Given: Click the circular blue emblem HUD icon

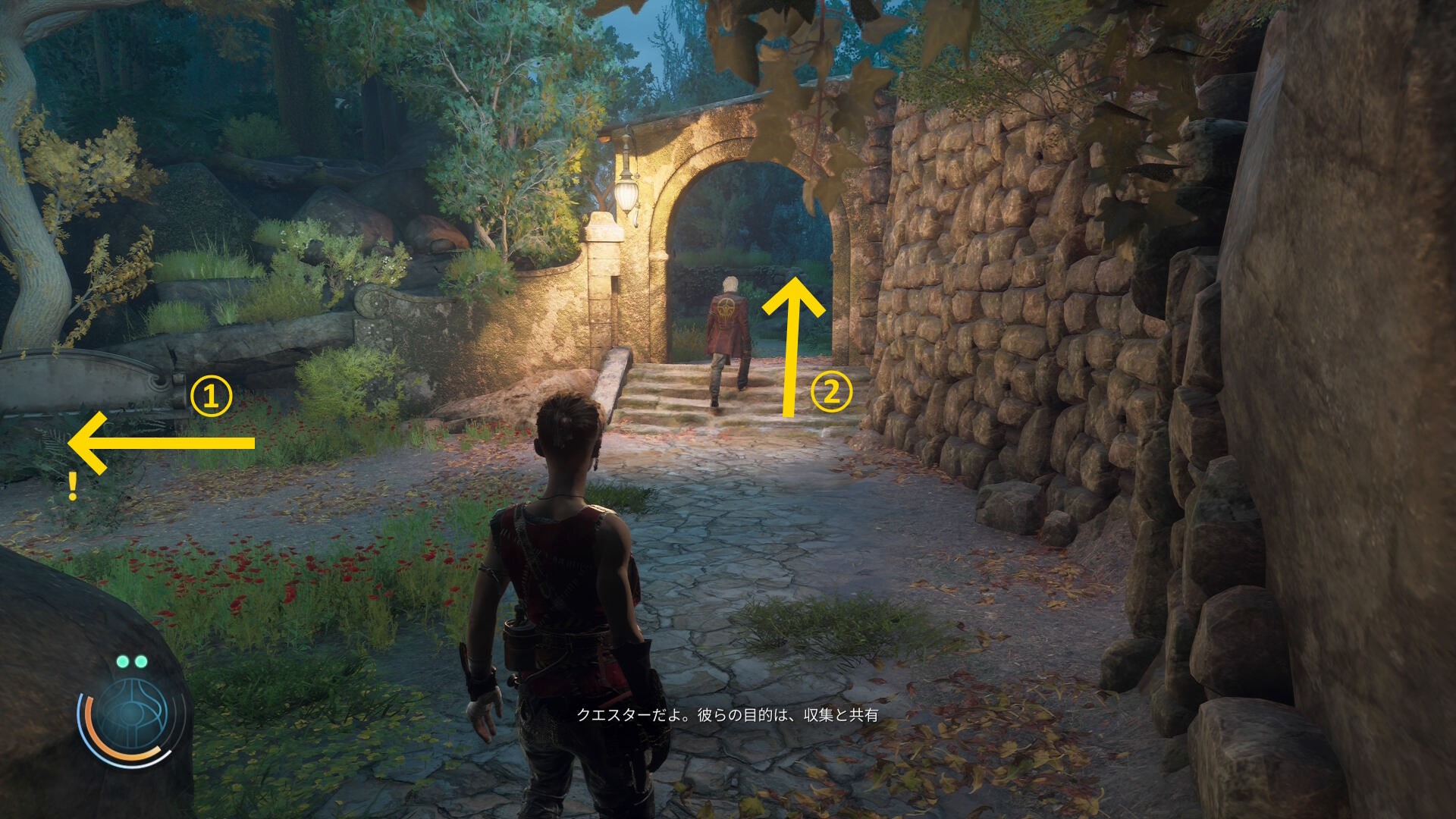Looking at the screenshot, I should click(x=133, y=715).
